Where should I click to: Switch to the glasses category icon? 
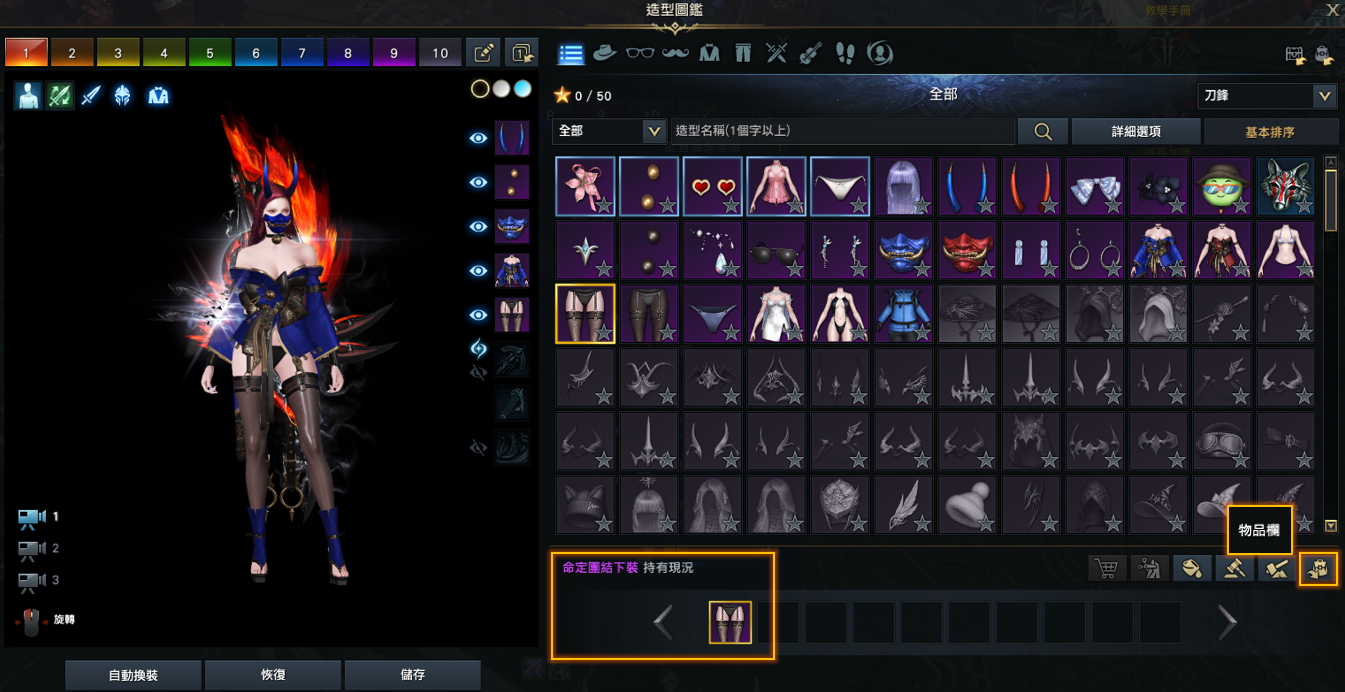(640, 53)
